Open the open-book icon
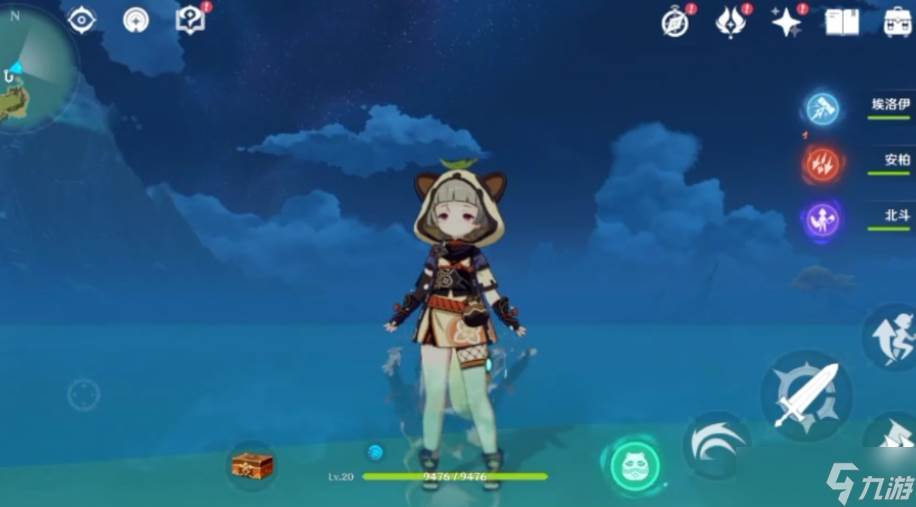The image size is (916, 507). (x=842, y=21)
